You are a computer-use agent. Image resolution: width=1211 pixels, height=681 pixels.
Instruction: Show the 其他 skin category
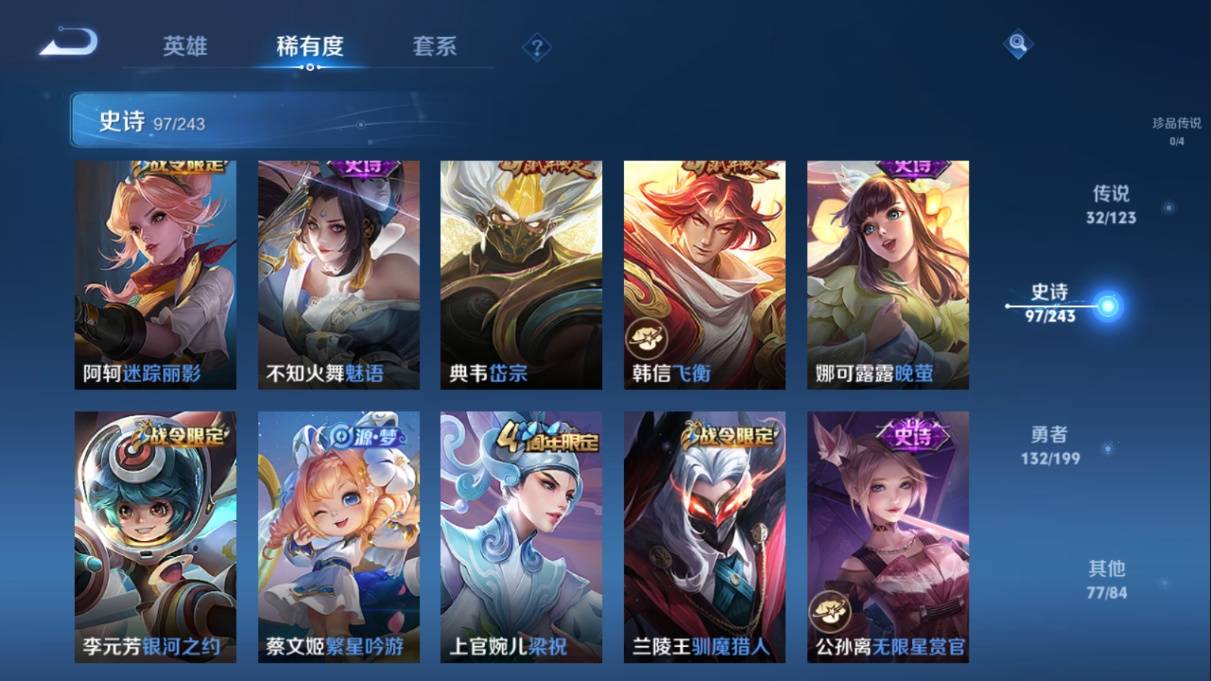1106,579
